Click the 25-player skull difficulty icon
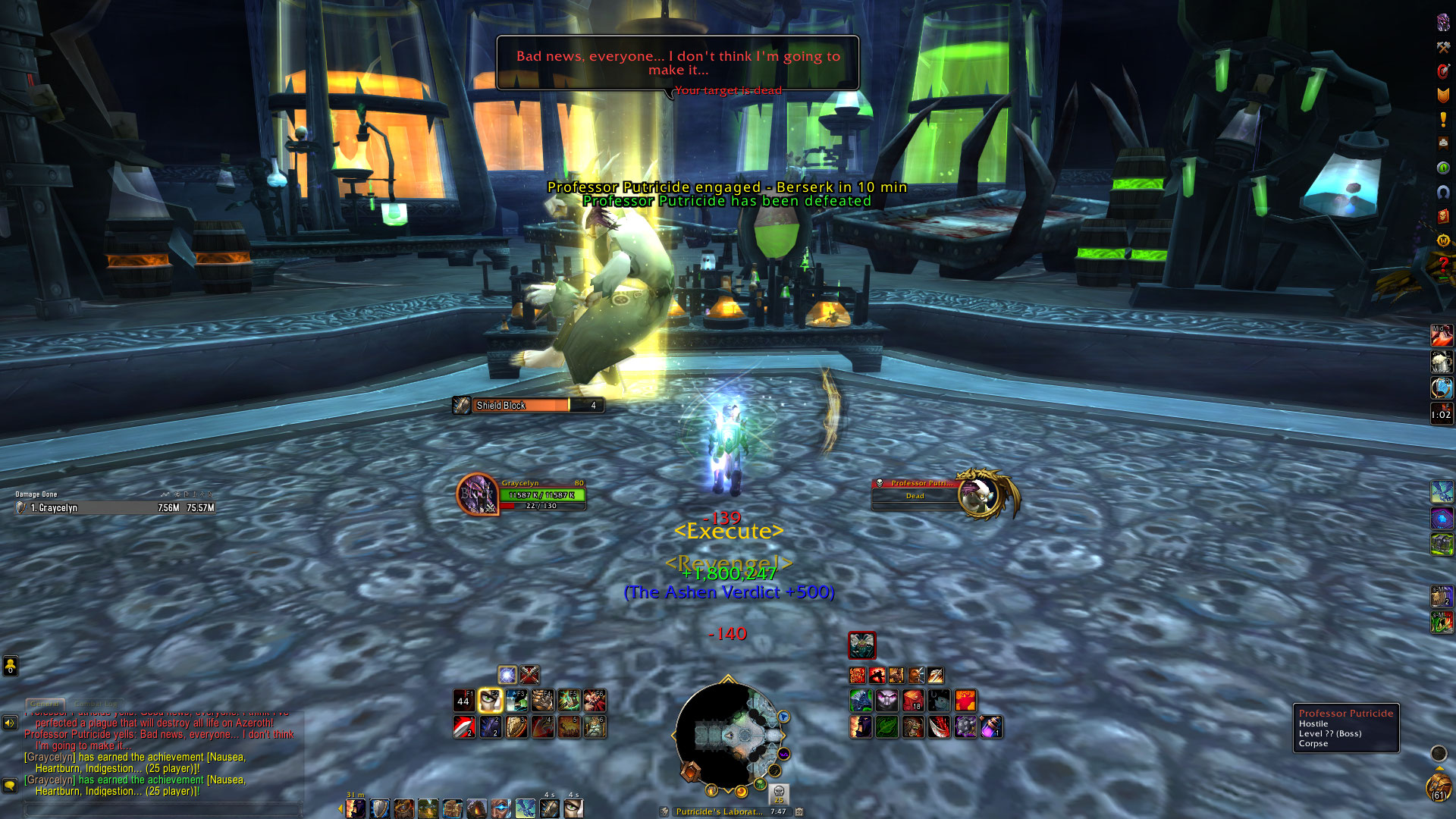The height and width of the screenshot is (819, 1456). [x=779, y=794]
